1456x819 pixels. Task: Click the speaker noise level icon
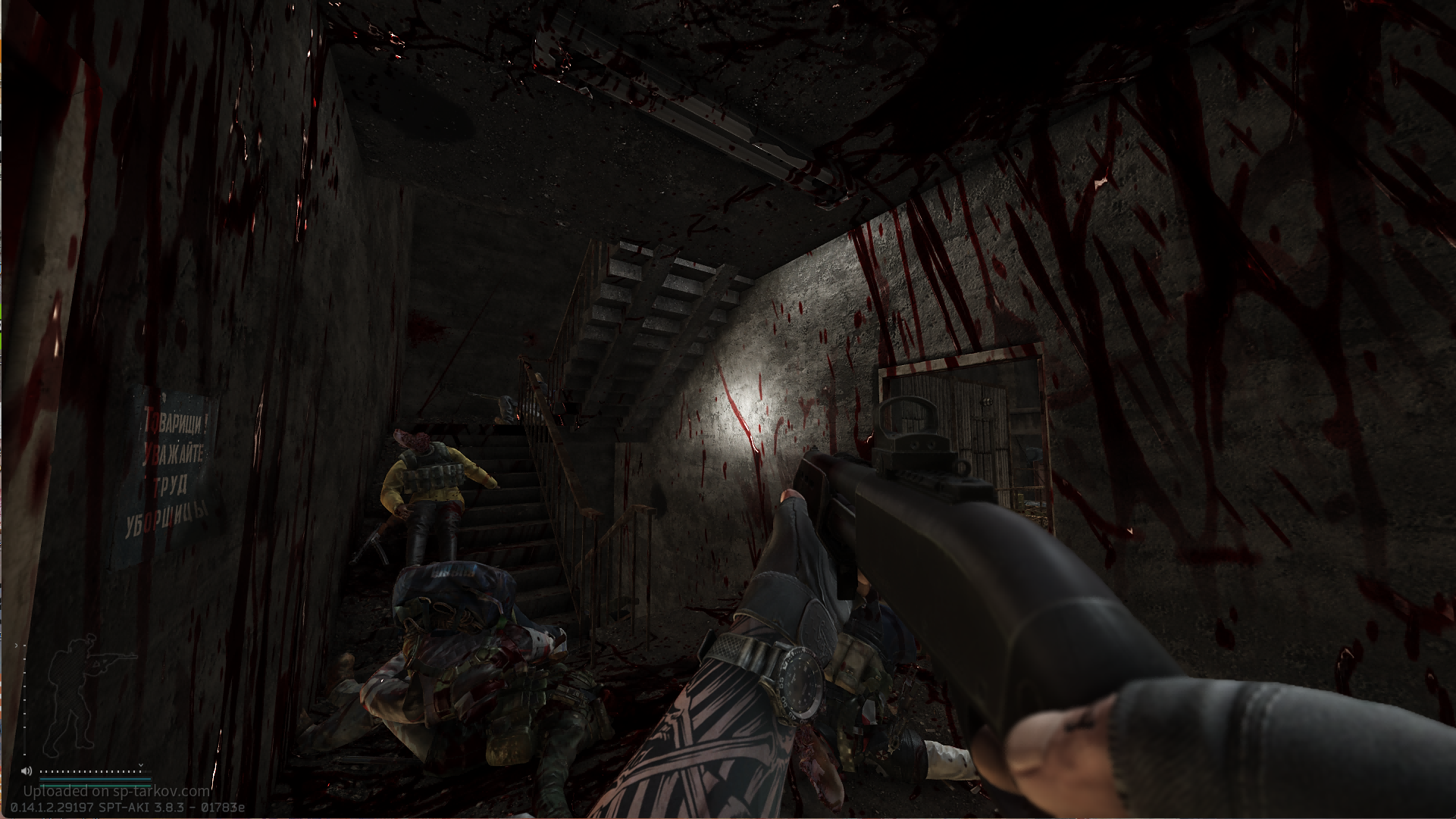(x=27, y=771)
